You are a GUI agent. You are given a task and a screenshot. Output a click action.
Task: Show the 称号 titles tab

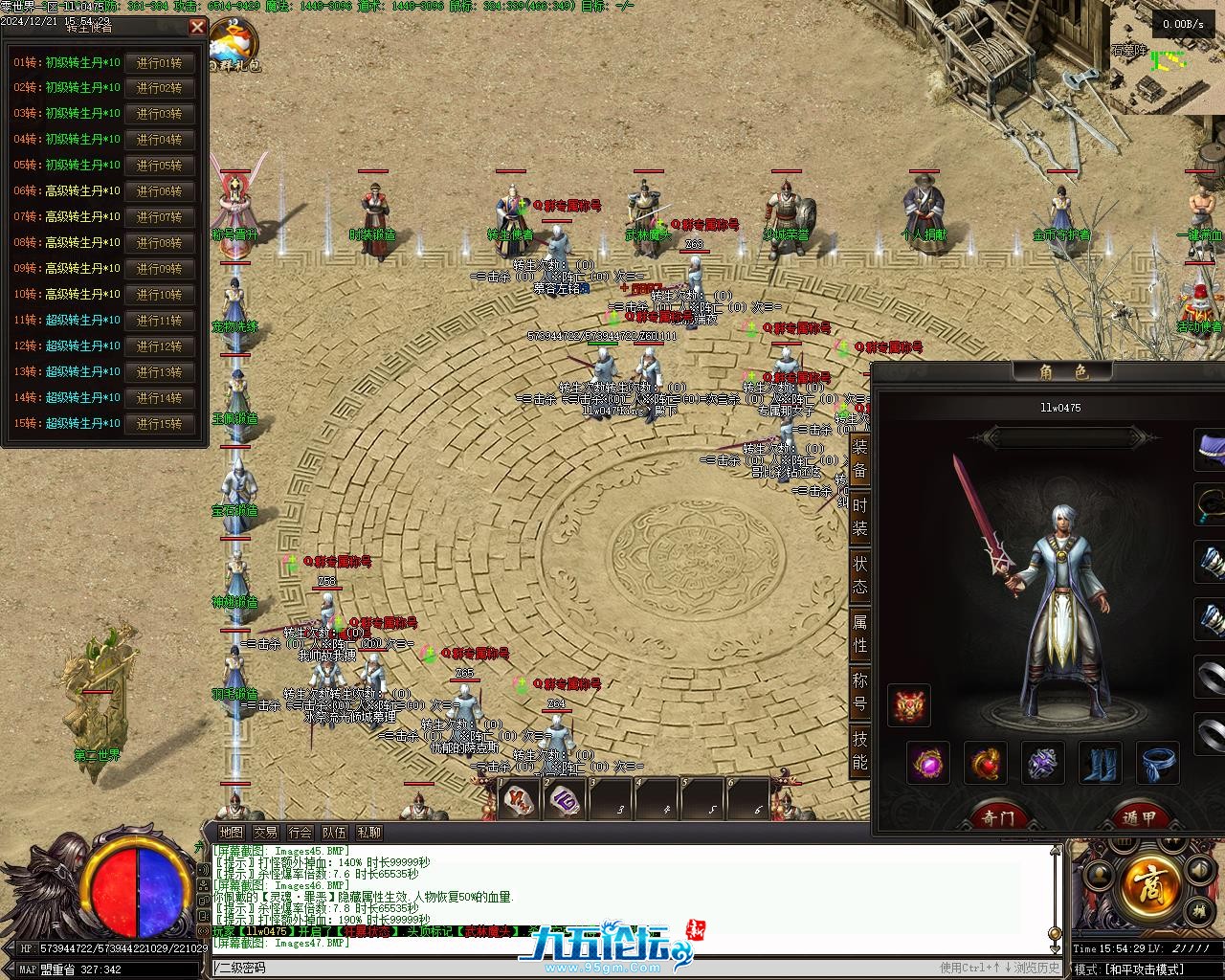(860, 693)
